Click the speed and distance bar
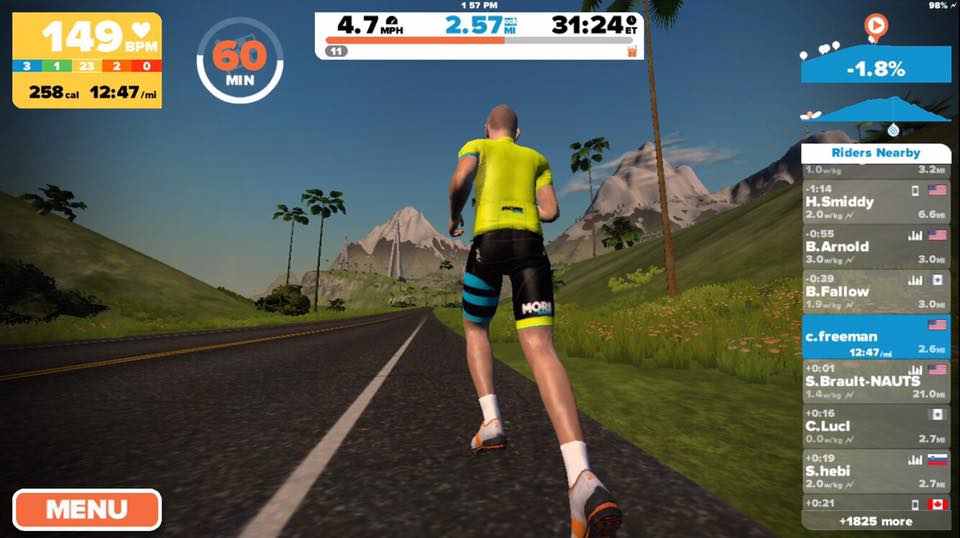The image size is (960, 538). point(480,35)
